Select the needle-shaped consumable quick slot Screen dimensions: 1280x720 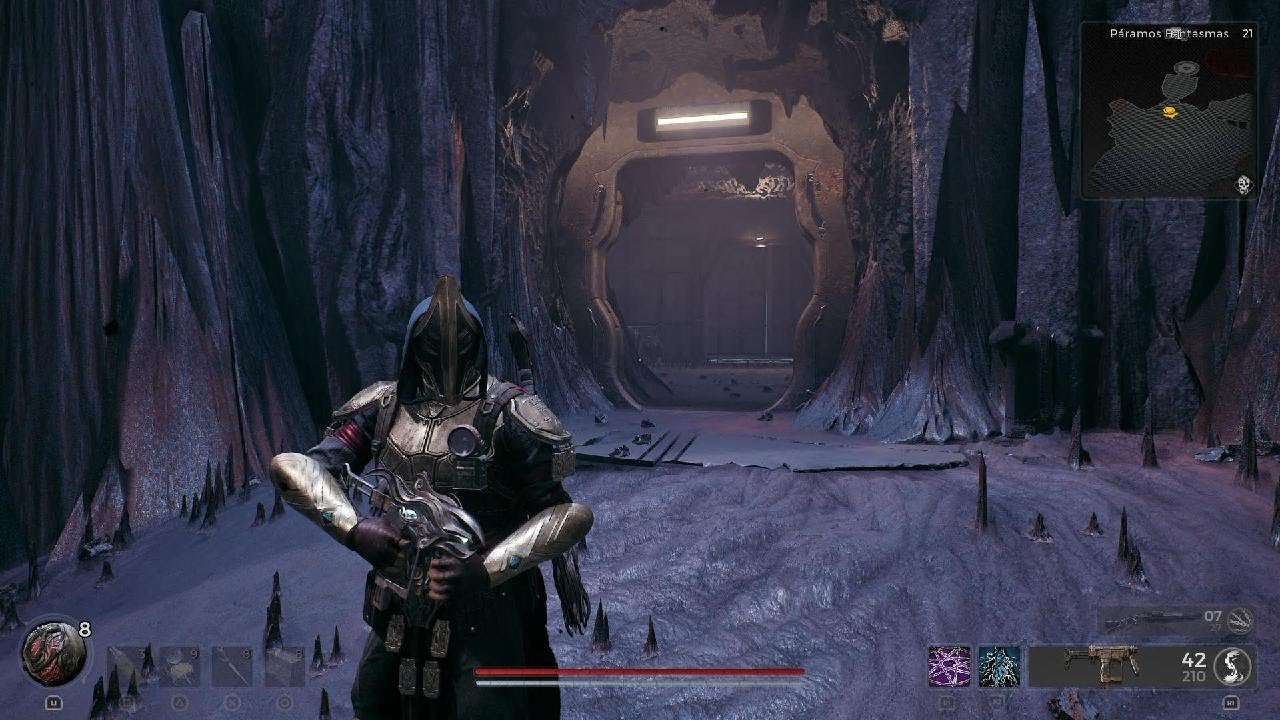[231, 666]
